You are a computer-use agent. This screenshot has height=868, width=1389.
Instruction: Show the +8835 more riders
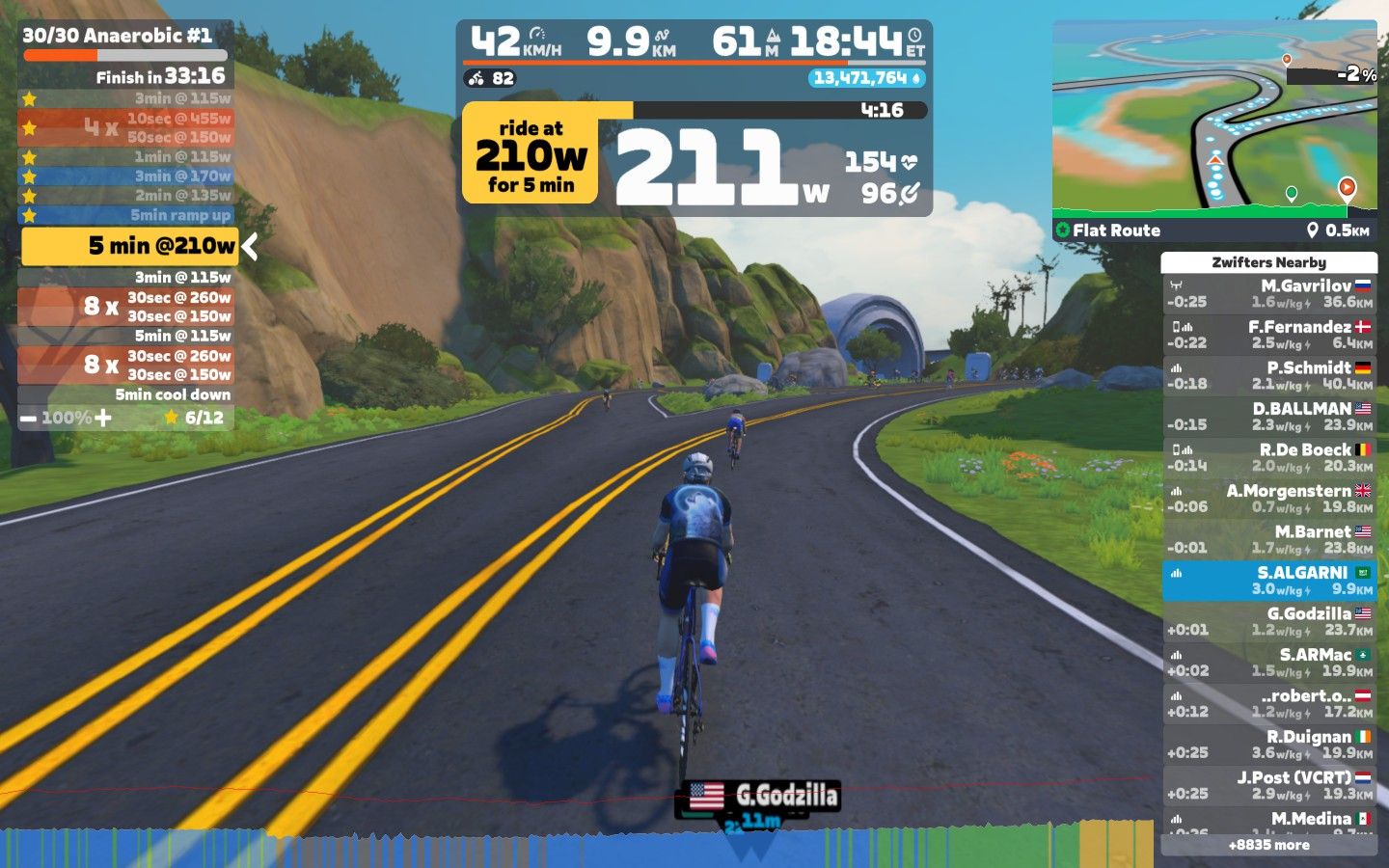(1268, 845)
